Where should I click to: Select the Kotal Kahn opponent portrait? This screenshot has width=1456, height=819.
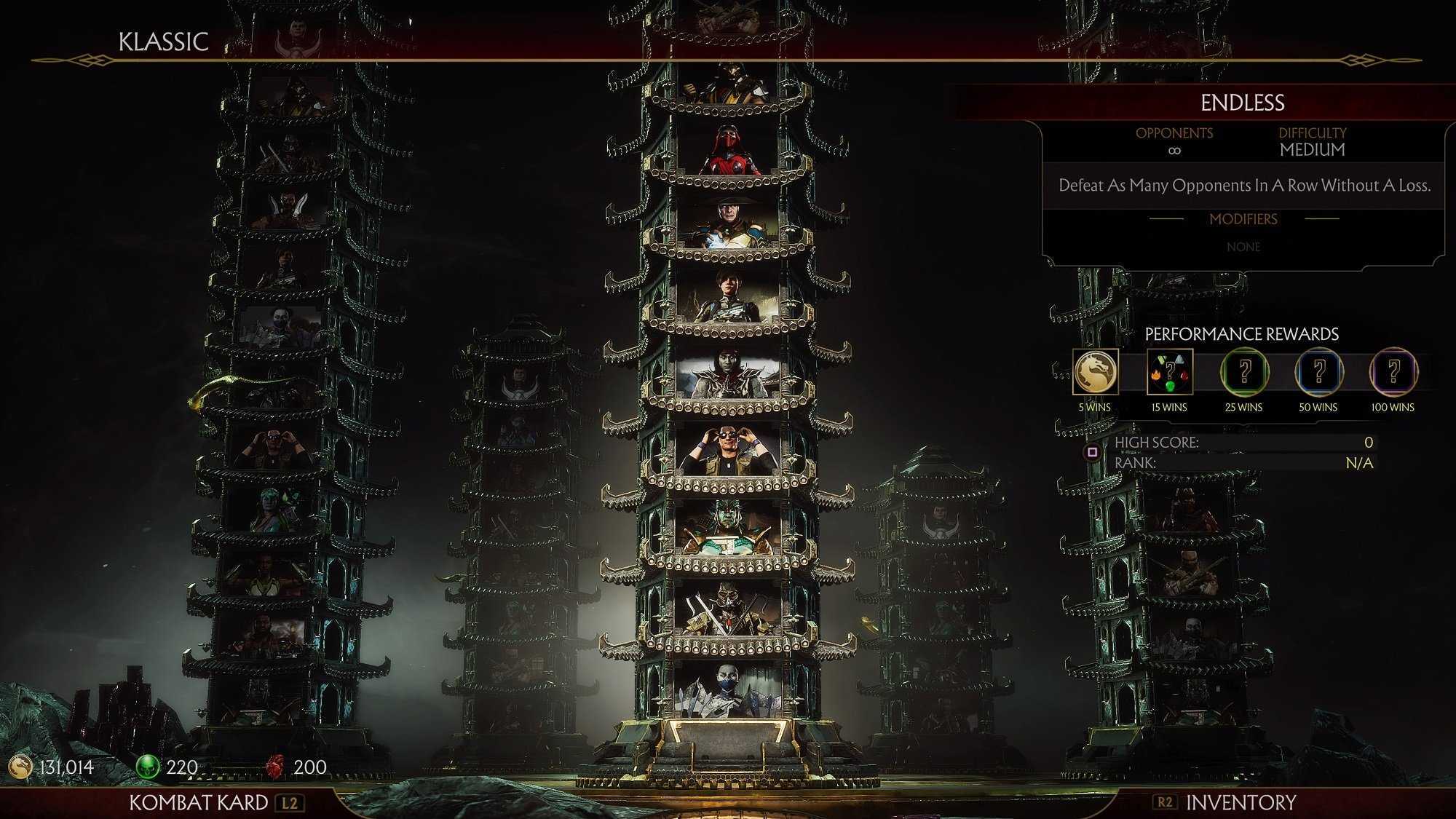(x=727, y=526)
